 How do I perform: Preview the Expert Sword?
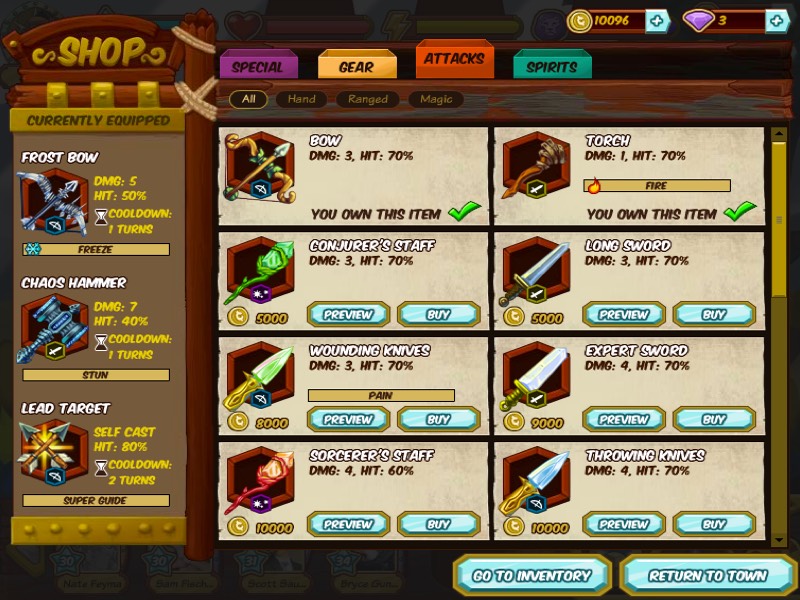624,419
